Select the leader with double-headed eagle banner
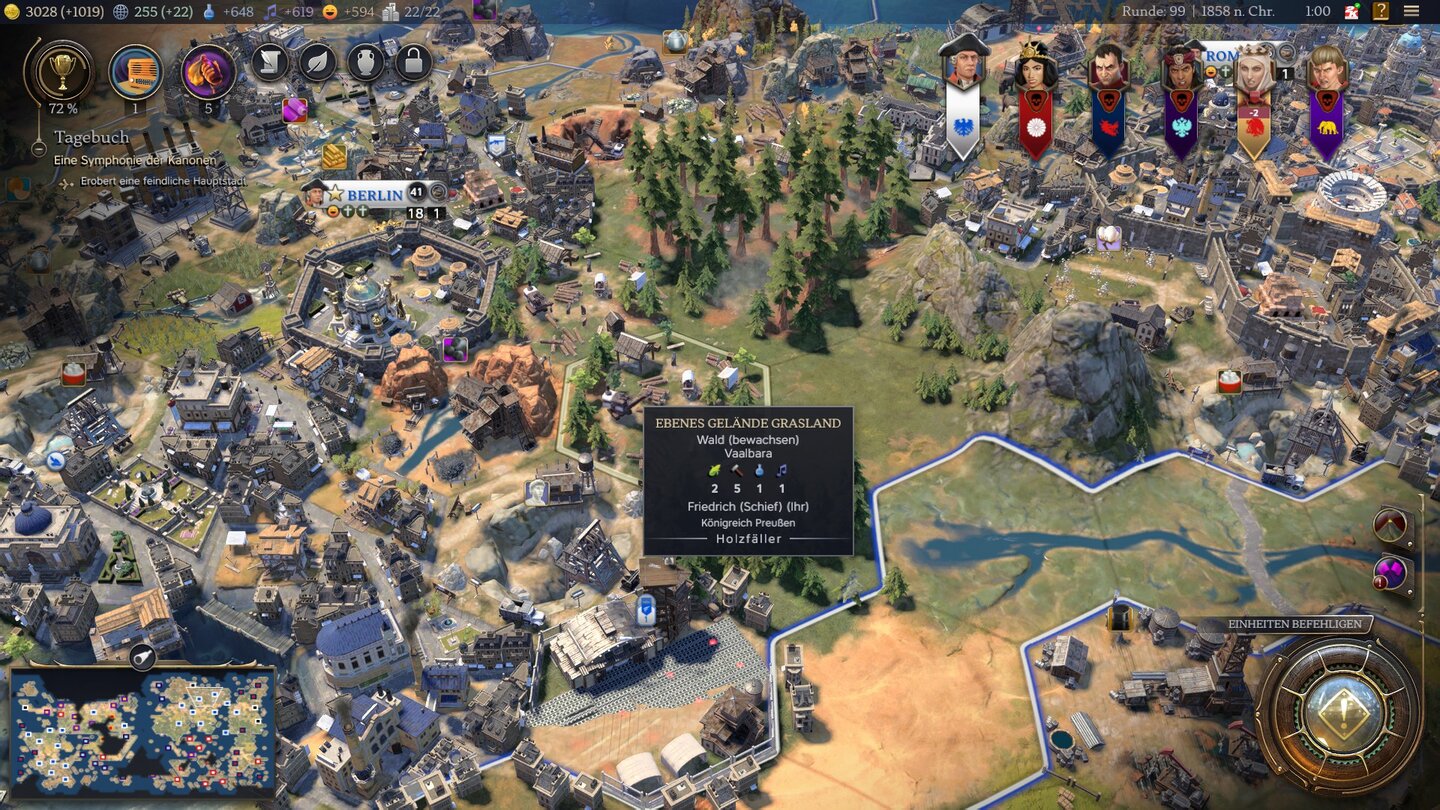 coord(1181,66)
